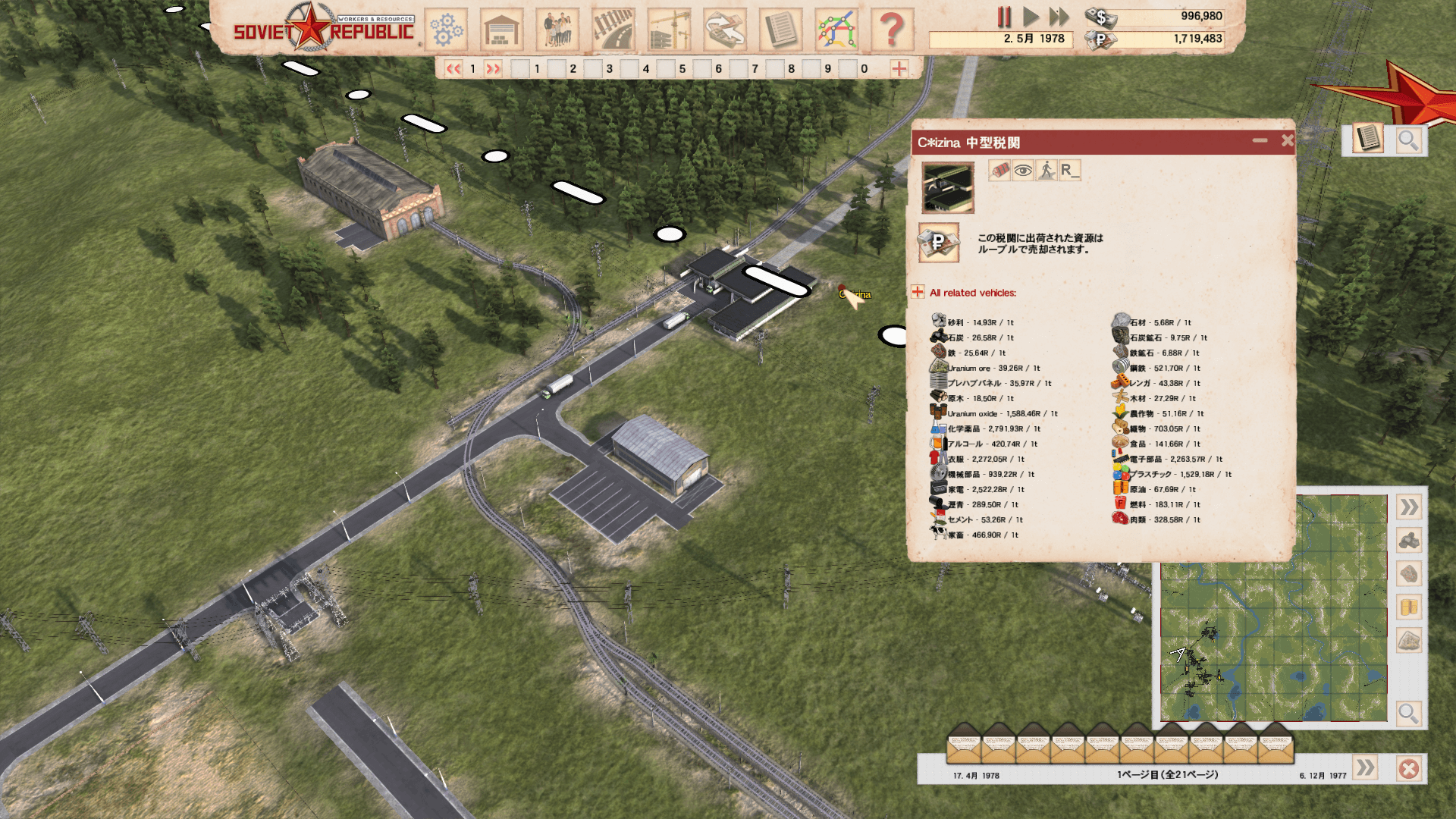This screenshot has height=819, width=1456.
Task: Toggle the eye view icon
Action: (1023, 170)
